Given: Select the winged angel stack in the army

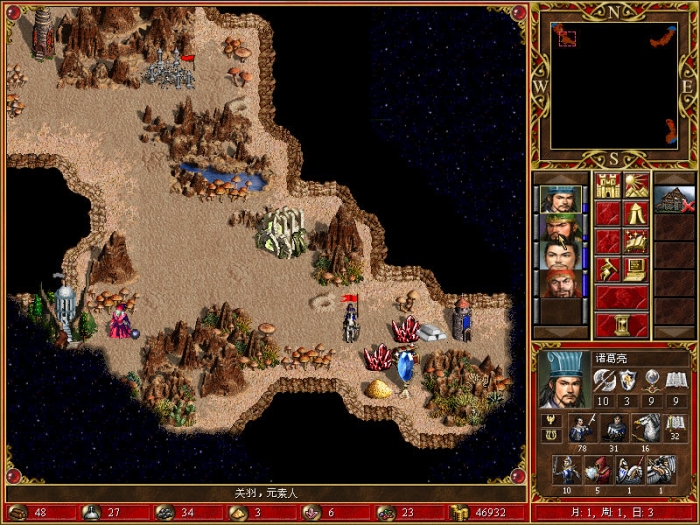Looking at the screenshot, I should (660, 470).
